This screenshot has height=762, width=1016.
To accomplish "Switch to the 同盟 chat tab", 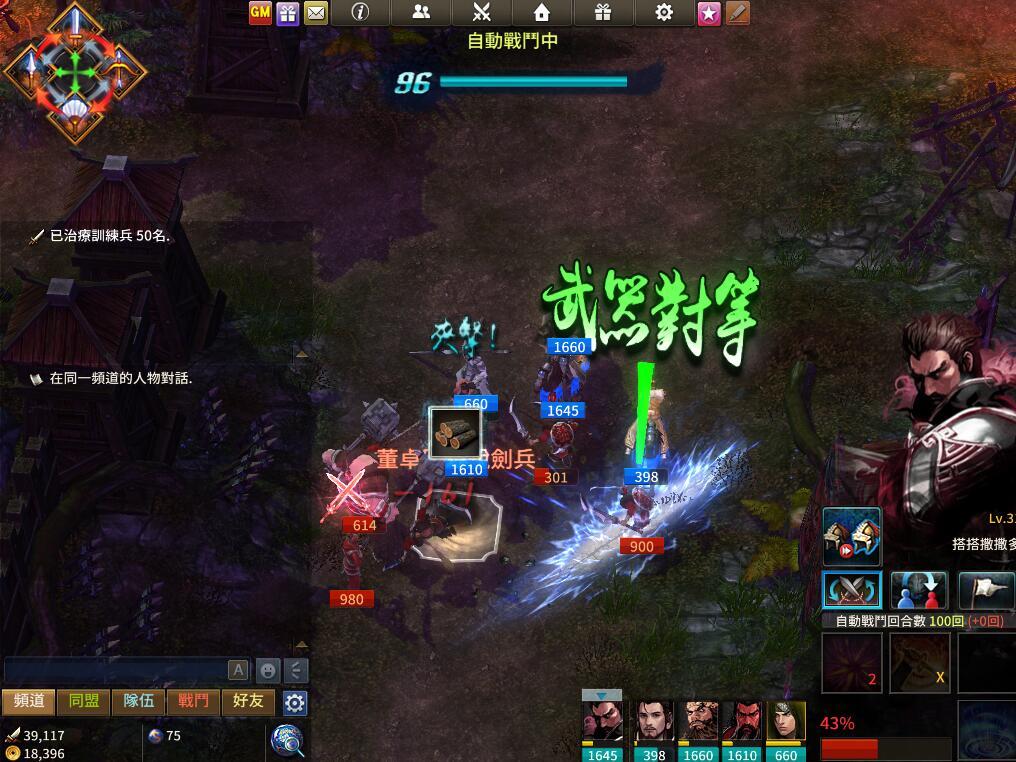I will click(84, 701).
